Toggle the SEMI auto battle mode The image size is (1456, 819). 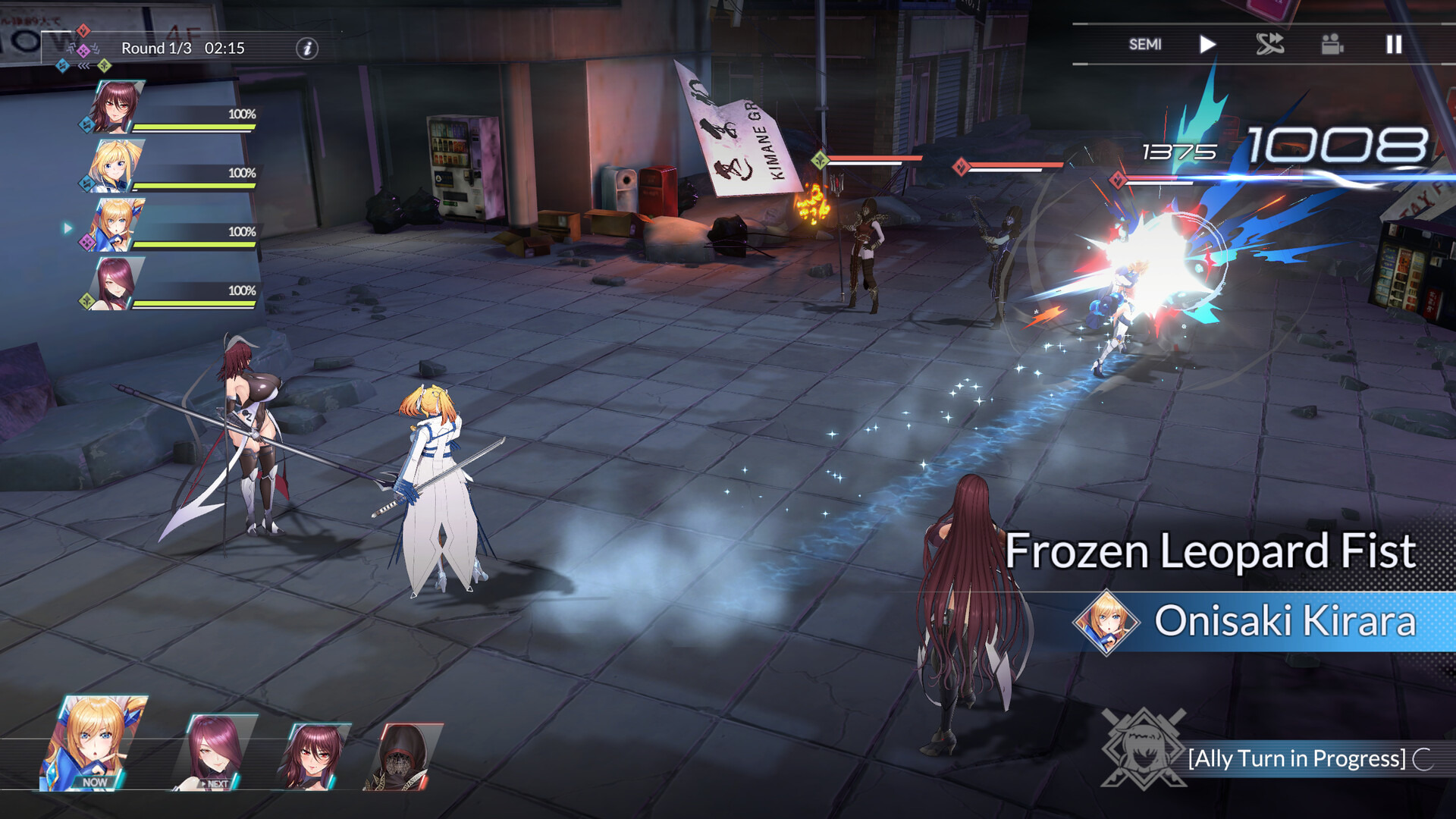click(x=1144, y=45)
